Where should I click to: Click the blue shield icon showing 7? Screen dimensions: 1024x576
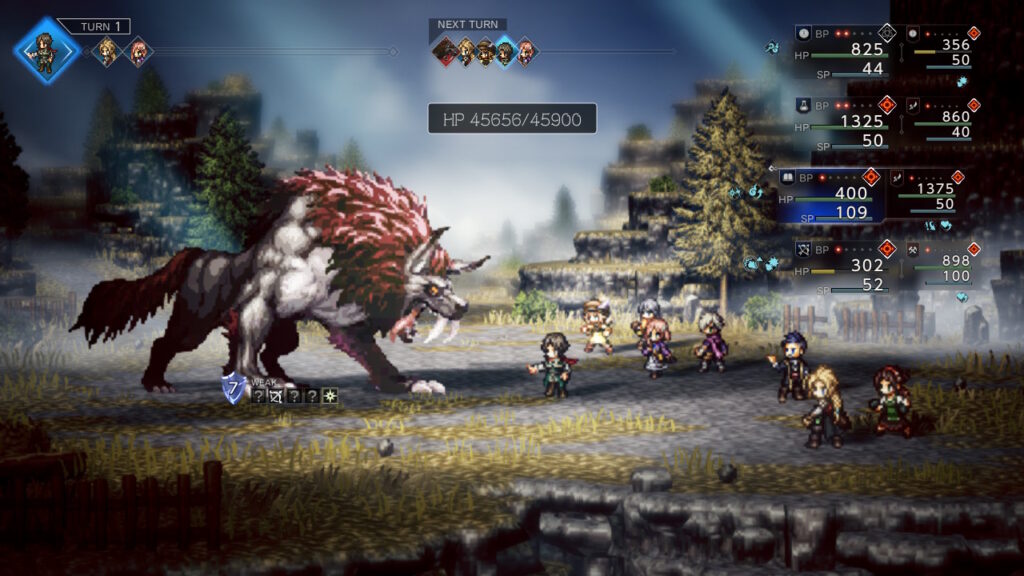(x=234, y=390)
